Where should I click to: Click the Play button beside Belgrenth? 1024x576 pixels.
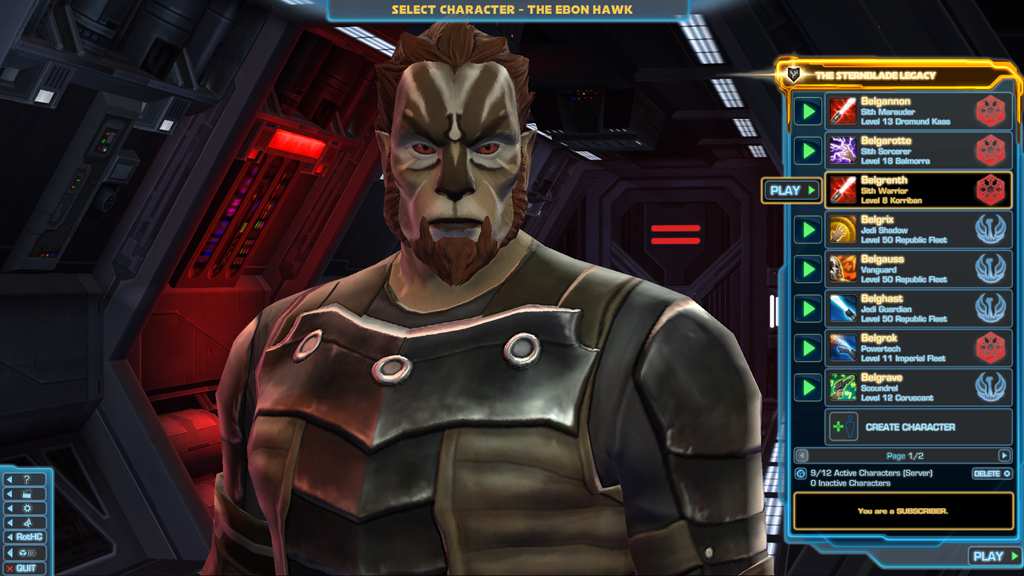pyautogui.click(x=792, y=190)
